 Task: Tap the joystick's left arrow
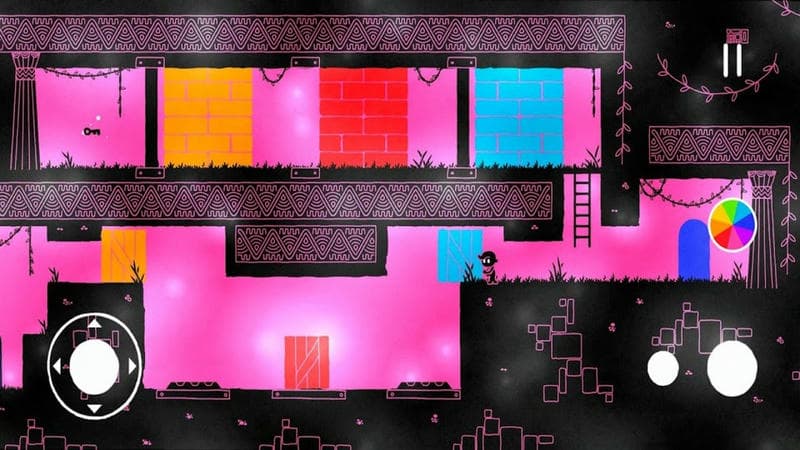pos(55,366)
